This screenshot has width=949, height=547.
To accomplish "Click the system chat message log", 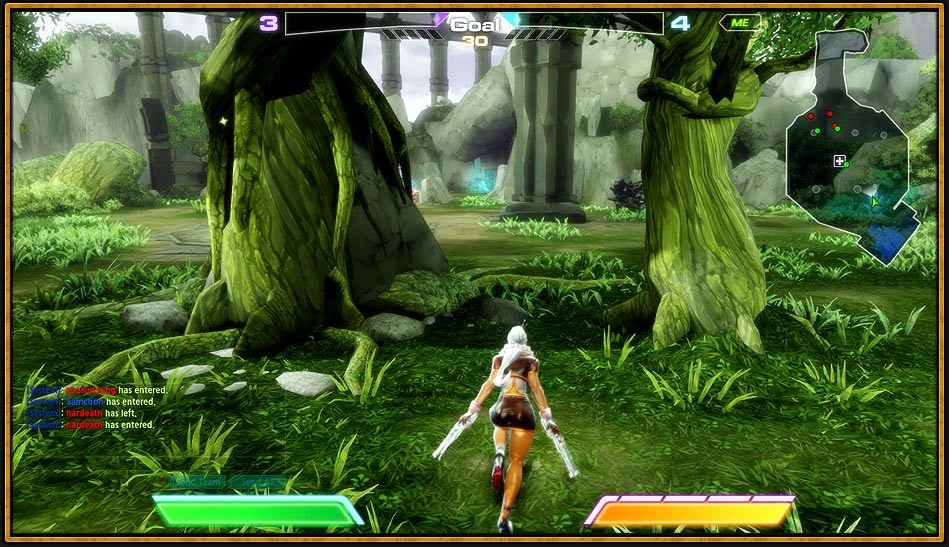I will pyautogui.click(x=92, y=407).
